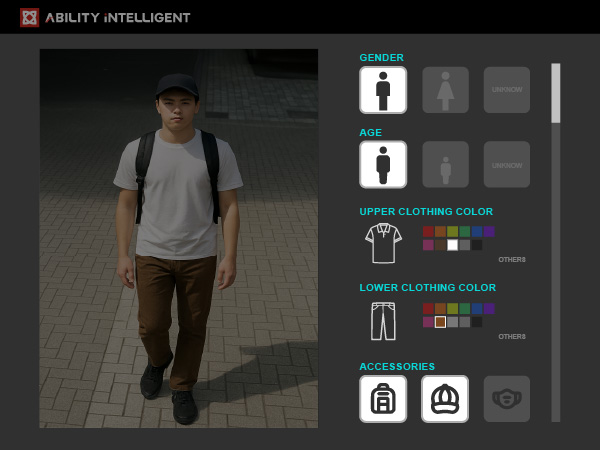Click Others under upper clothing color
The height and width of the screenshot is (450, 600).
click(512, 260)
